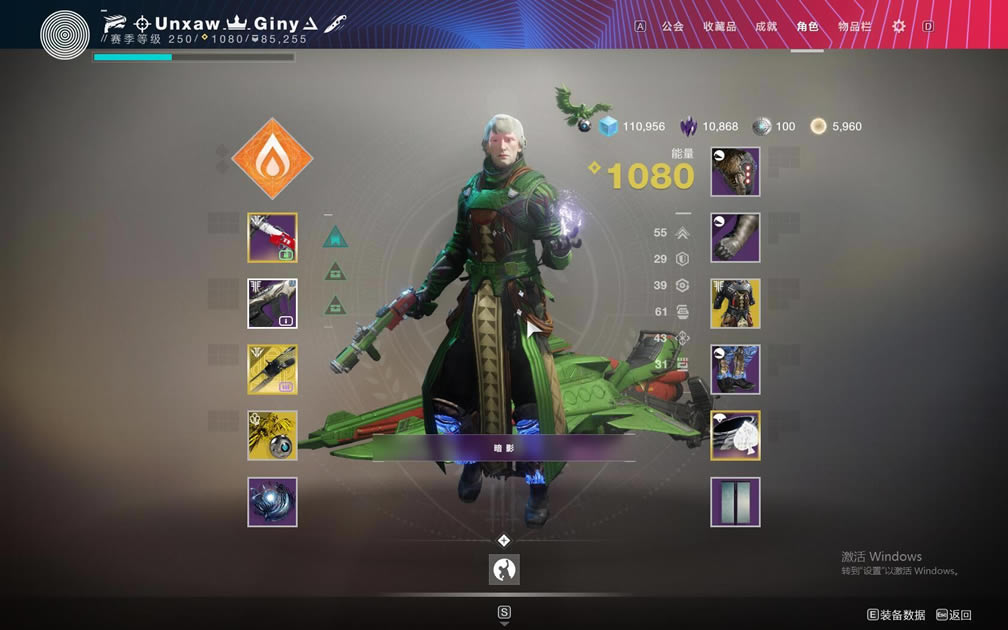Open the orange flame subclass diamond
The image size is (1008, 630).
coord(272,159)
